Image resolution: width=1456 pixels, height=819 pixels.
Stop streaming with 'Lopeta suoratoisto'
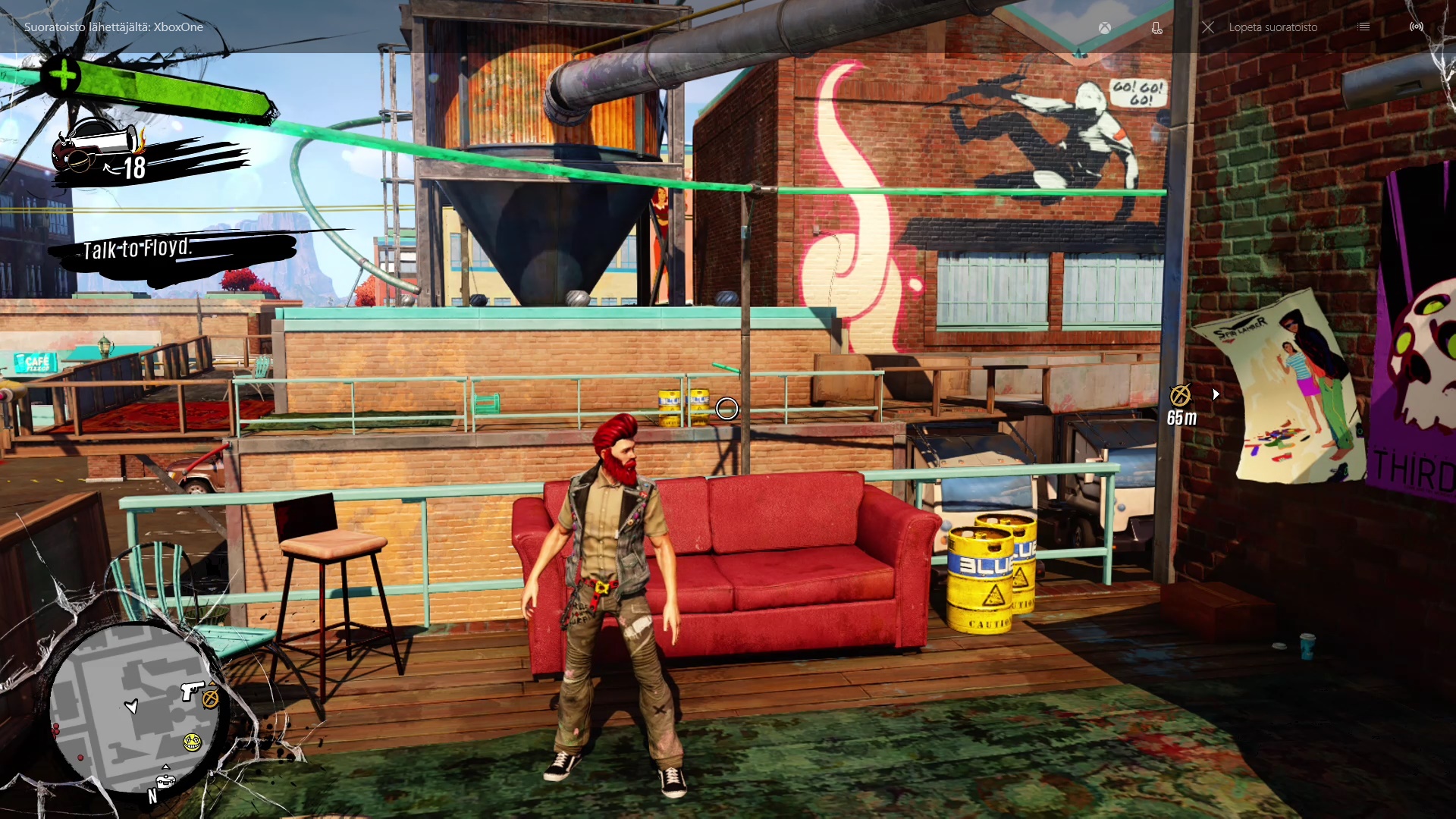click(x=1262, y=27)
